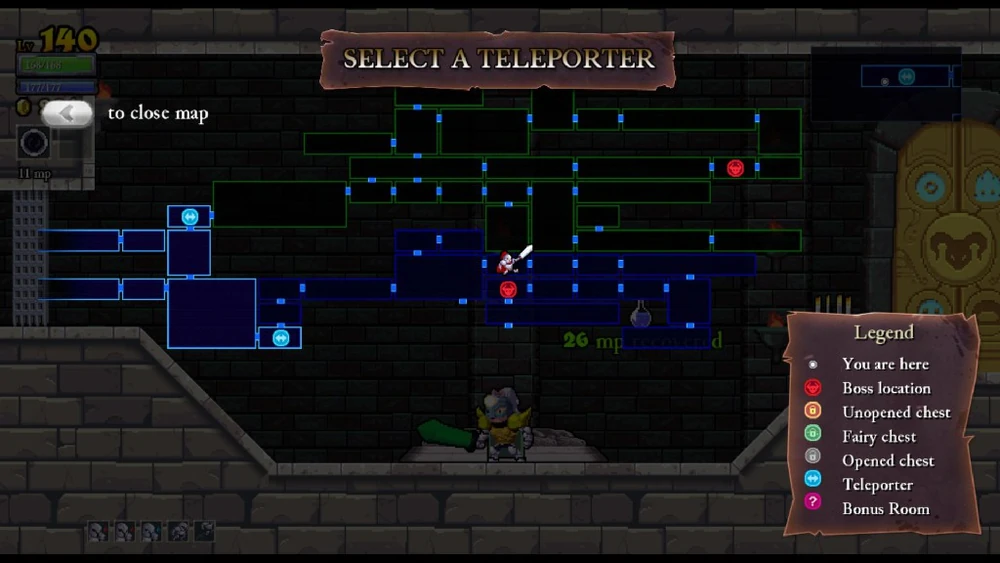Click the boss skull directly beneath the player marker
This screenshot has height=563, width=1000.
tap(508, 290)
